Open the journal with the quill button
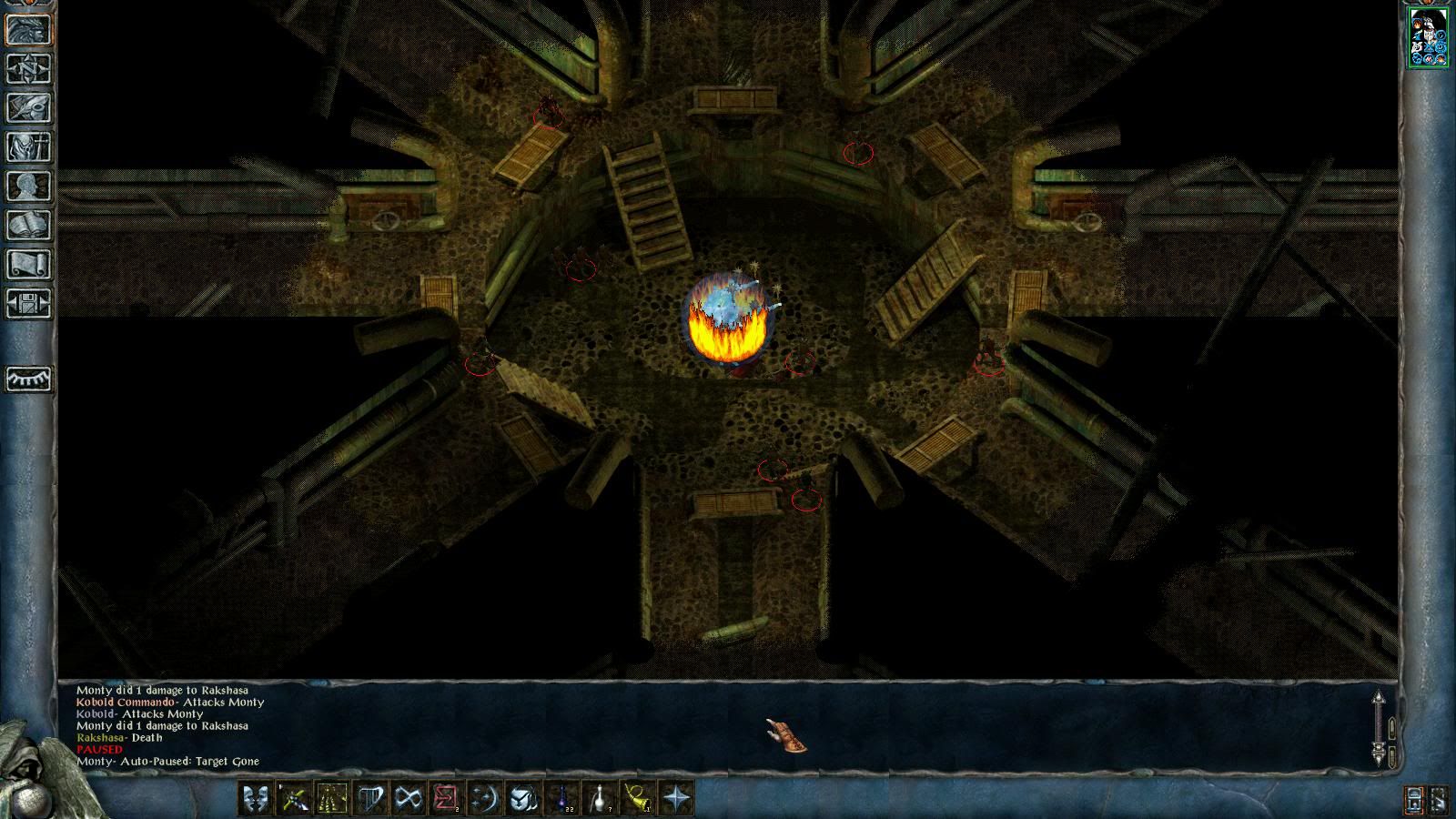The height and width of the screenshot is (819, 1456). click(29, 108)
